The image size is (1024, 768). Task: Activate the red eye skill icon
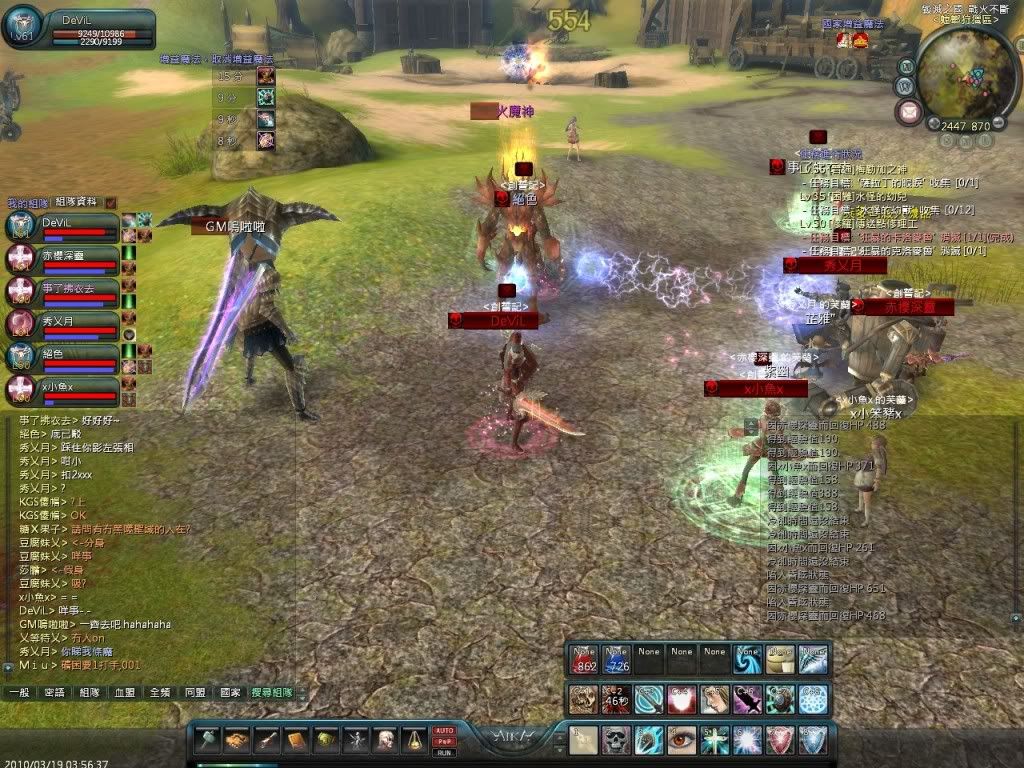click(x=682, y=740)
